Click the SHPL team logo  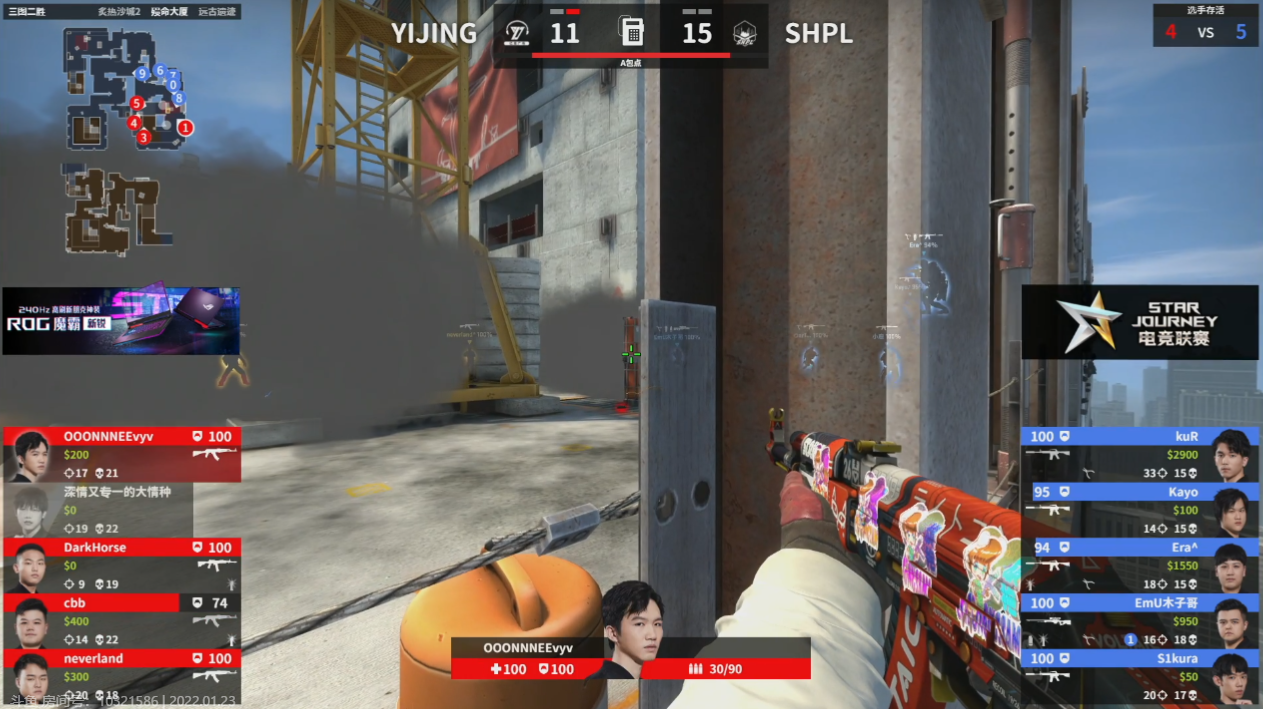coord(745,34)
